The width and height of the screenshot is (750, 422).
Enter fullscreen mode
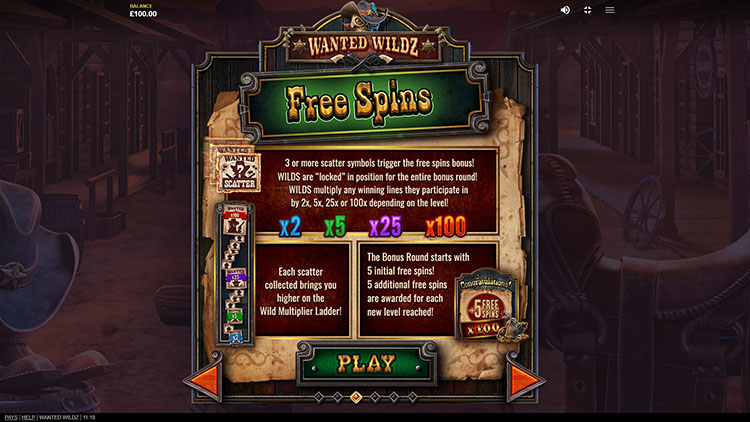coord(587,10)
